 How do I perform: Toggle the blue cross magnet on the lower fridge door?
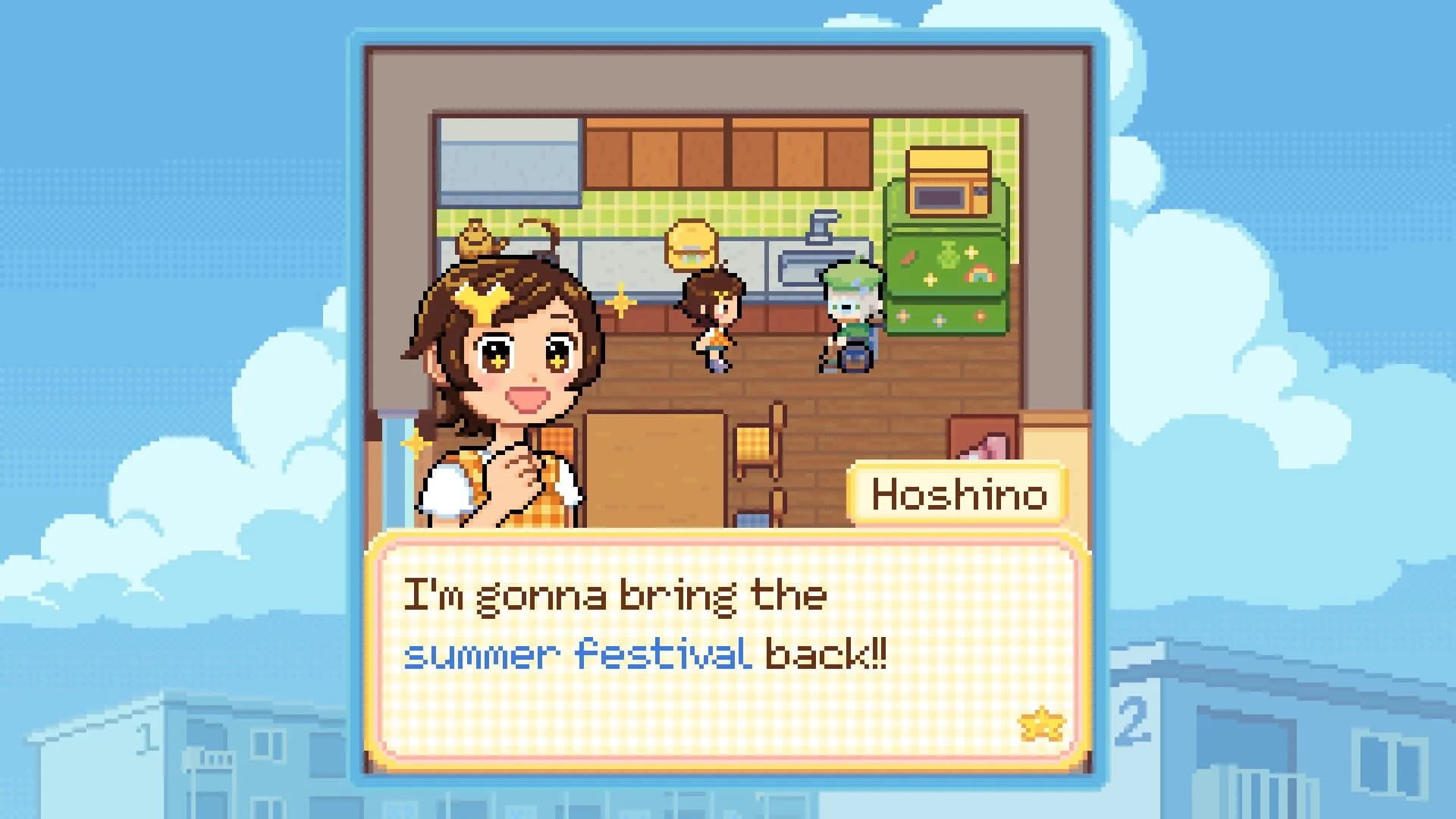[939, 319]
